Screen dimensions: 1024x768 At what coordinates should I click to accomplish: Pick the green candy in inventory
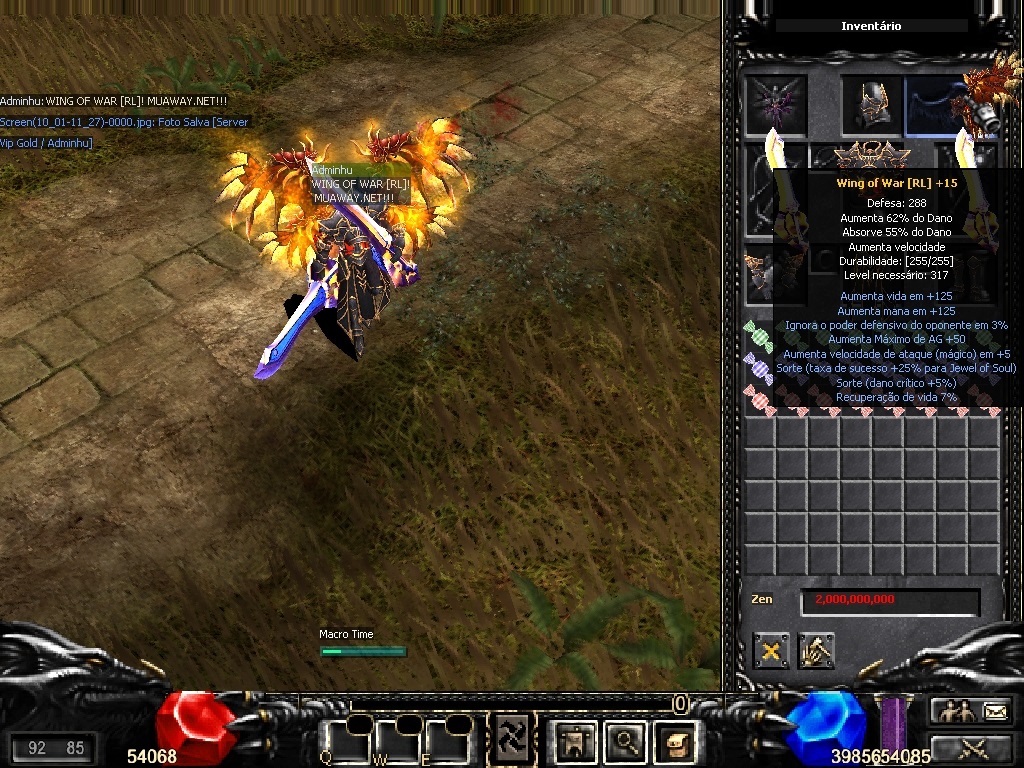pos(758,337)
